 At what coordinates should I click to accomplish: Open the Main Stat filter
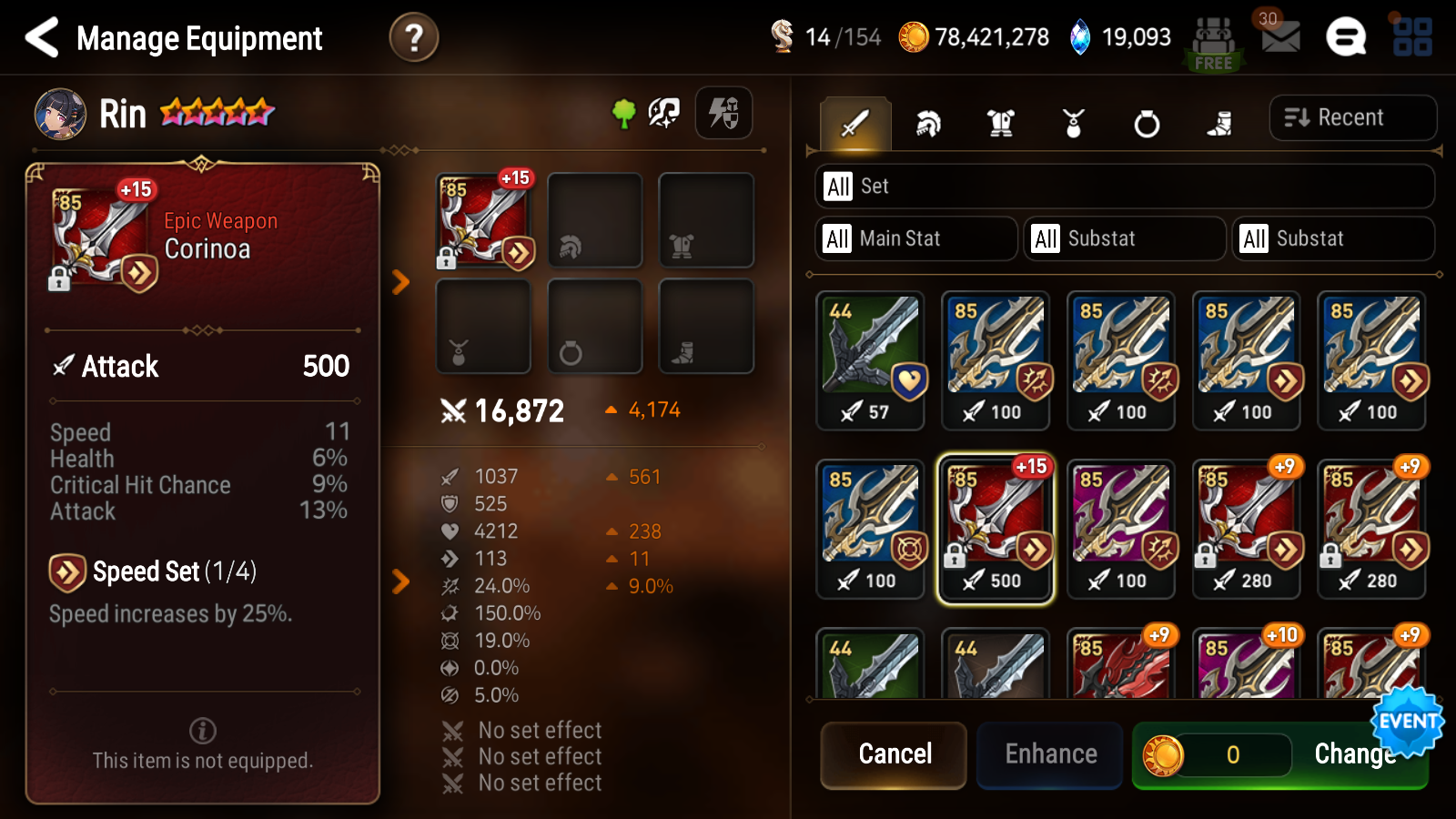[915, 238]
